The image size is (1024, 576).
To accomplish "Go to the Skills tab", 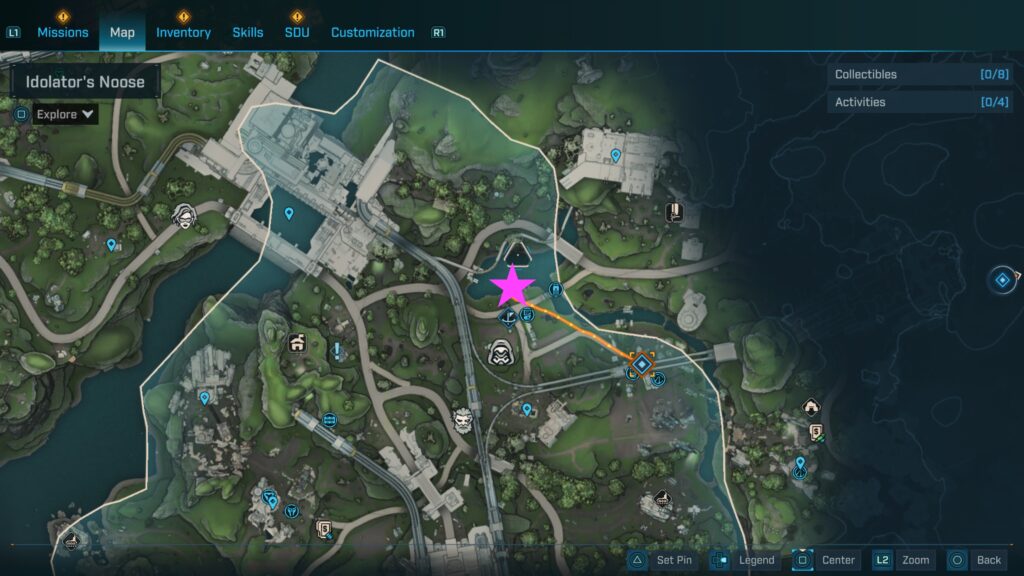I will click(248, 32).
